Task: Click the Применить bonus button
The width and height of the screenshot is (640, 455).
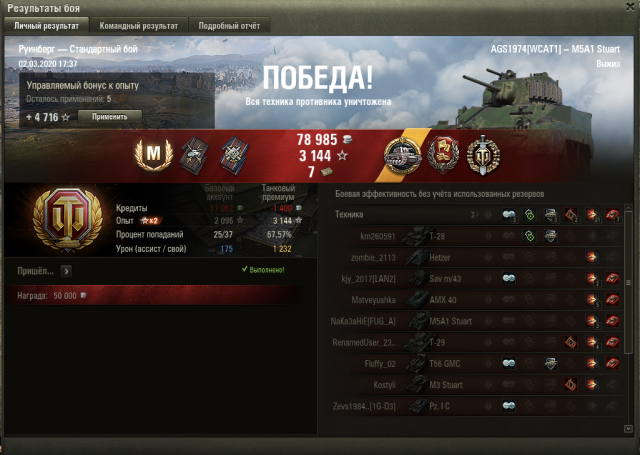Action: click(x=109, y=117)
